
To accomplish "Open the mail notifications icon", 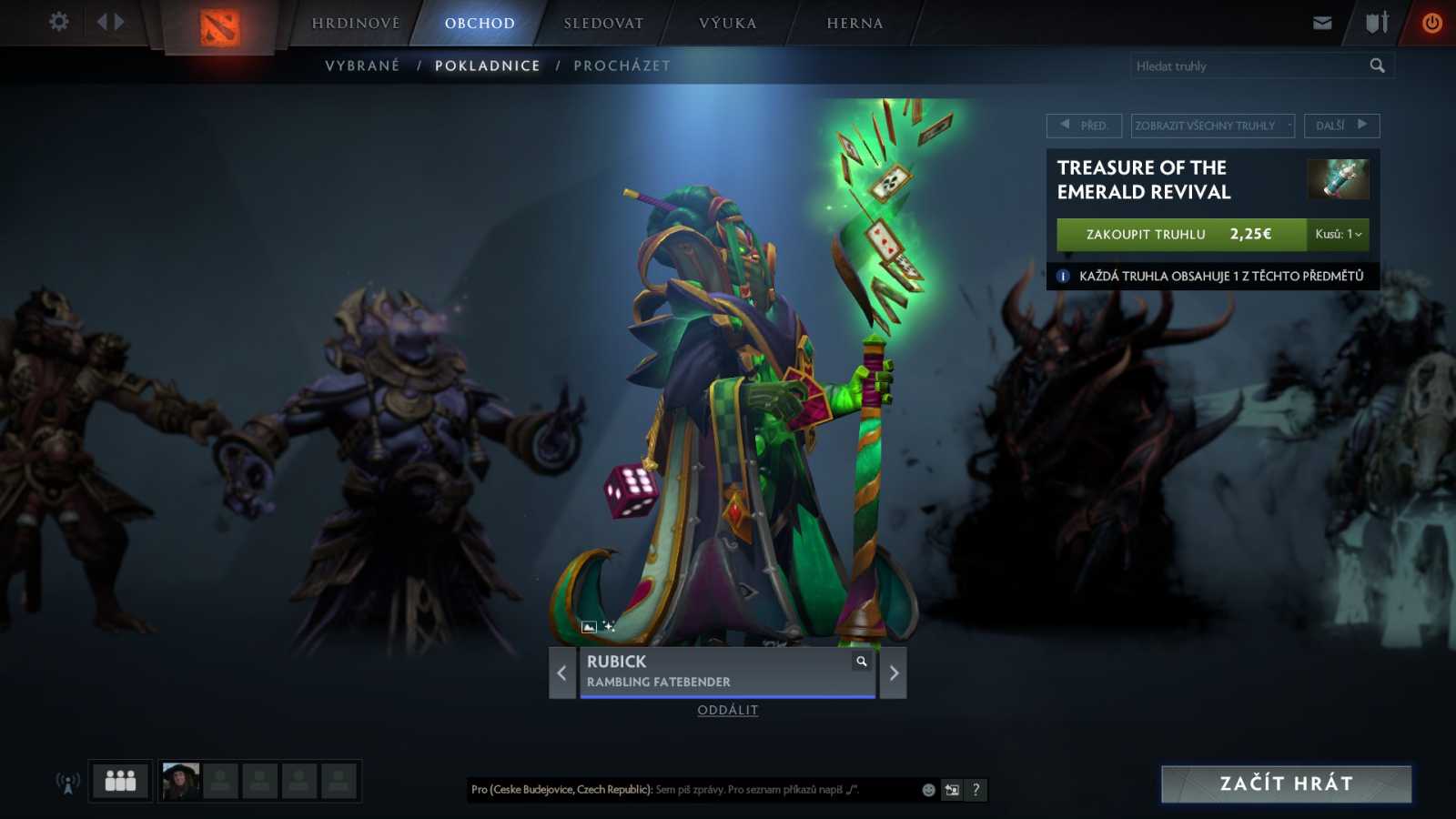I will tap(1321, 23).
